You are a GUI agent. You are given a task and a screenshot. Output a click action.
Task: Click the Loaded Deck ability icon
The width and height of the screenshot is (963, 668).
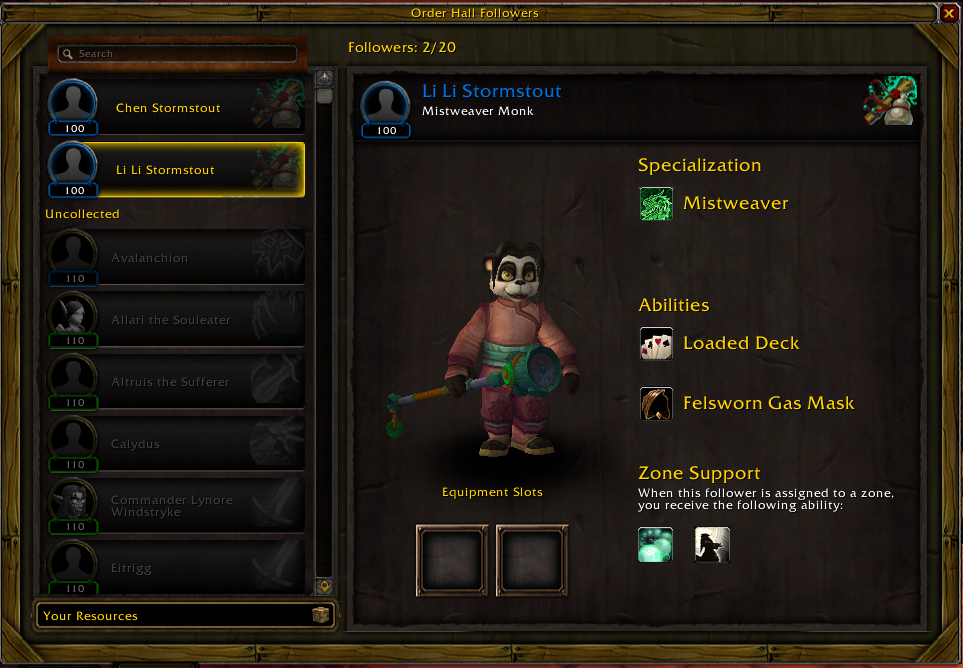(656, 343)
